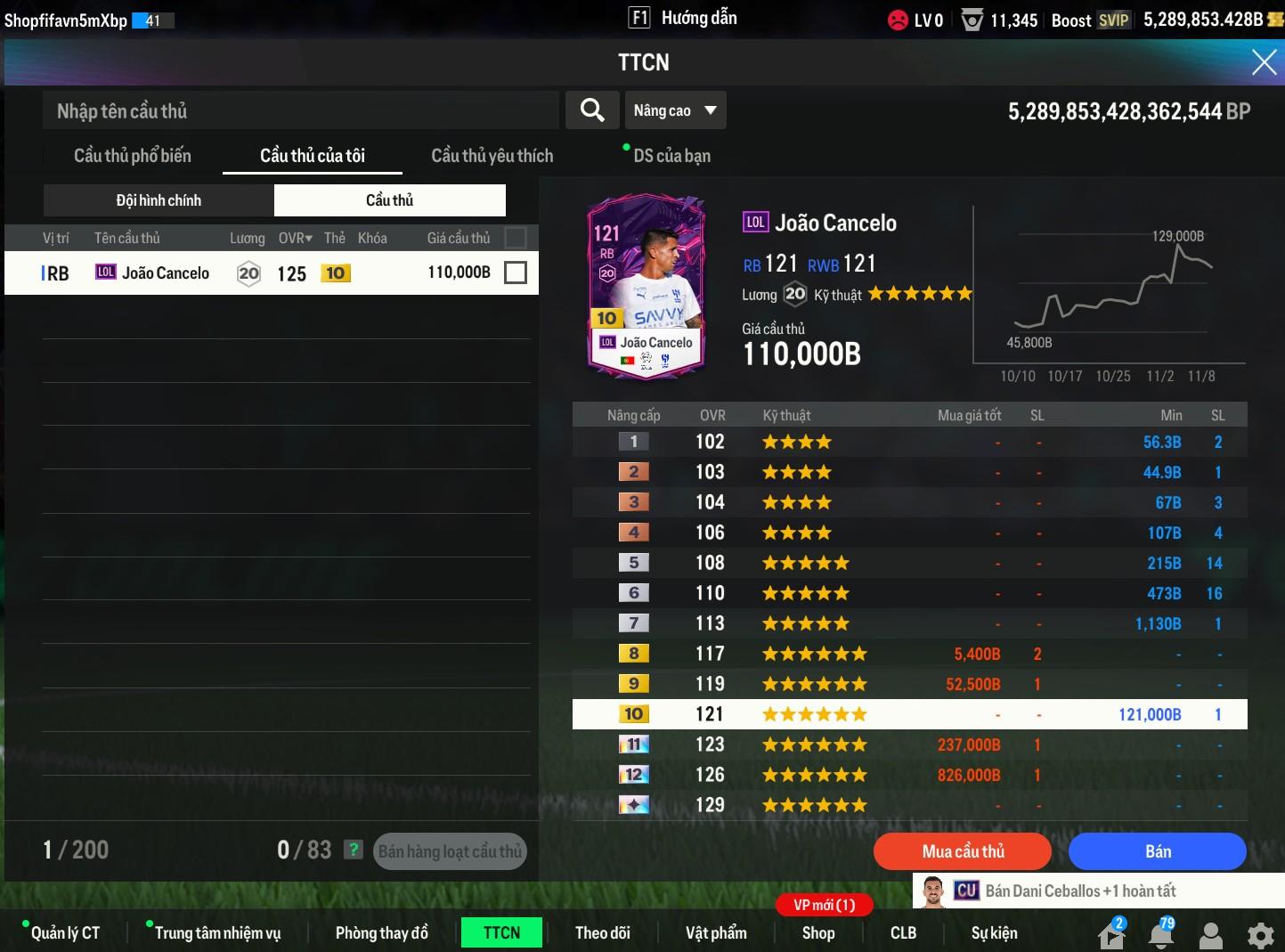The width and height of the screenshot is (1285, 952).
Task: Open Quản lý CT in bottom menu
Action: 65,932
